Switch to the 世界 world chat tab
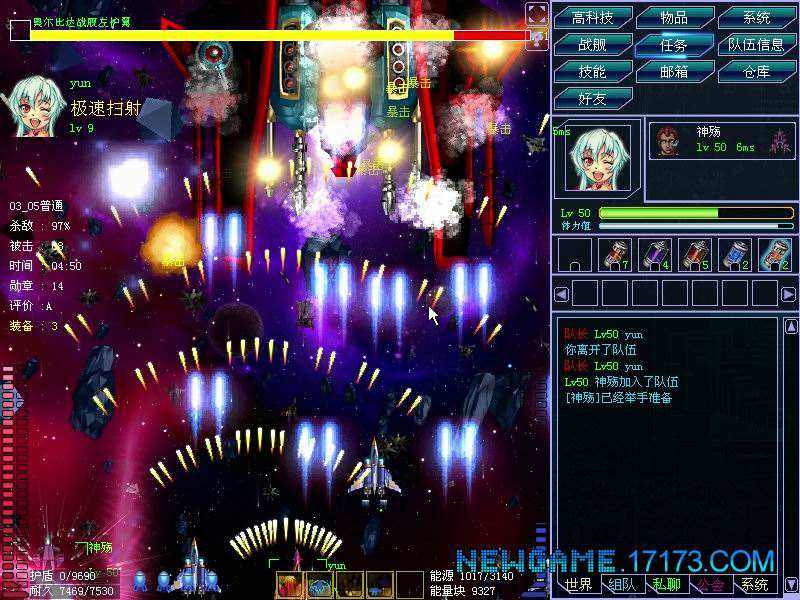This screenshot has height=600, width=800. 578,585
